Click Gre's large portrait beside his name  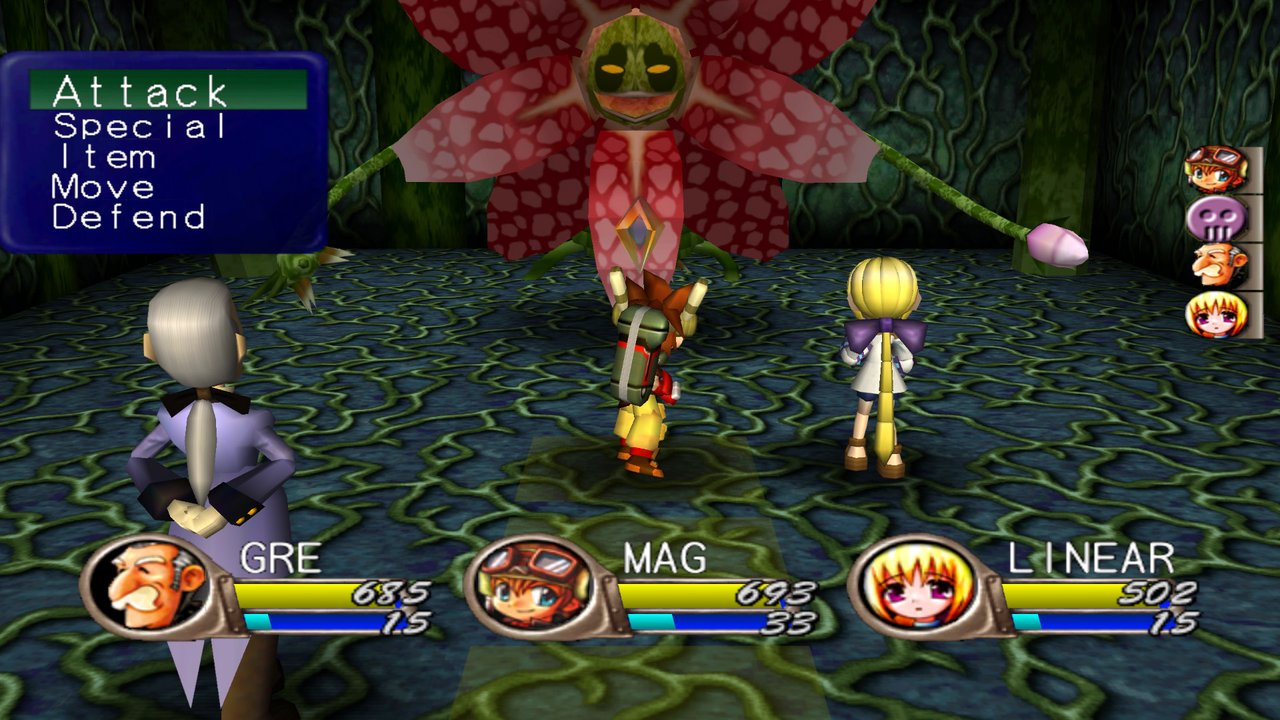(x=148, y=587)
